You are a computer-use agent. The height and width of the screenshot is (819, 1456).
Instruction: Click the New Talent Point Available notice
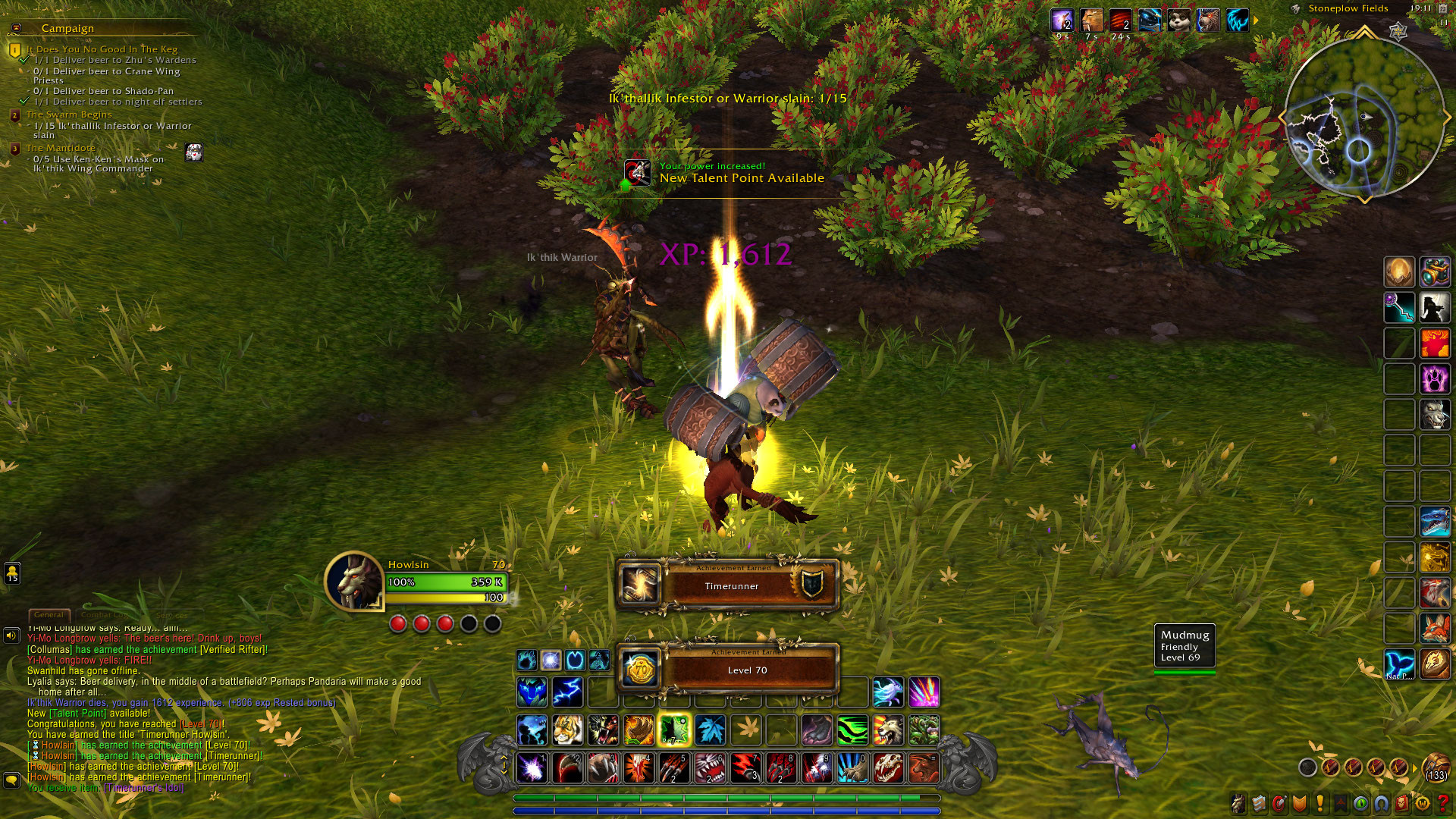point(728,174)
